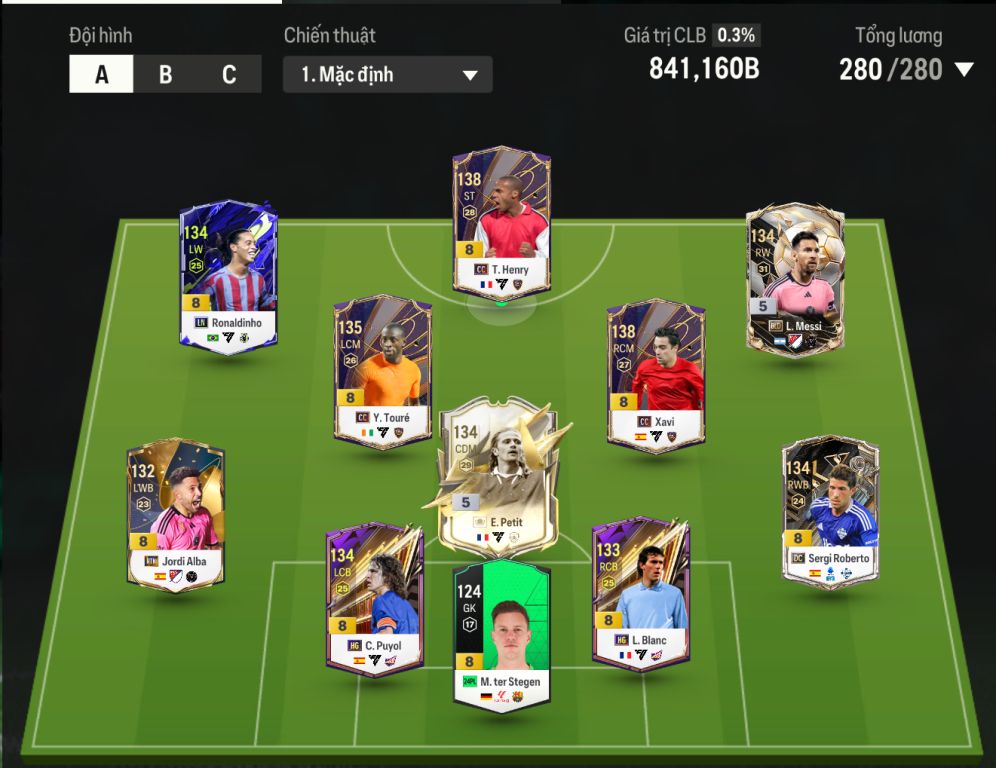Pick the Y. Touré LCM card
This screenshot has width=996, height=768.
tap(382, 370)
